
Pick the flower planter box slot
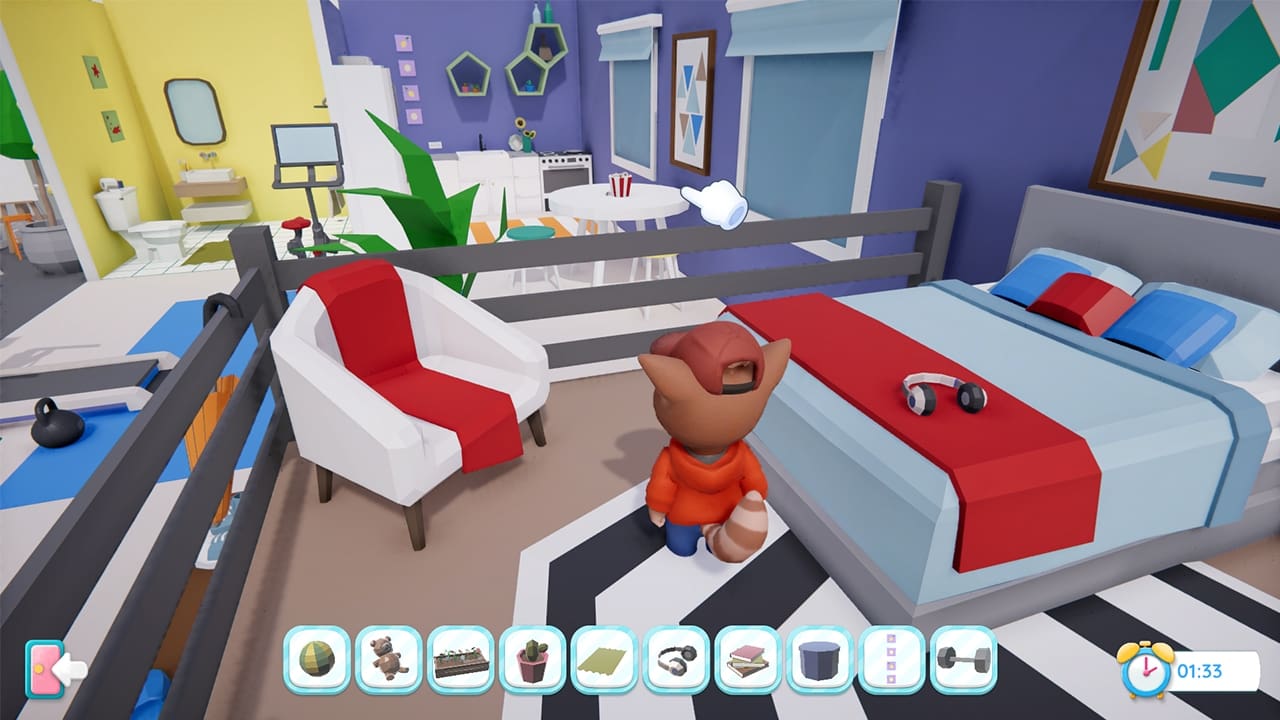461,660
